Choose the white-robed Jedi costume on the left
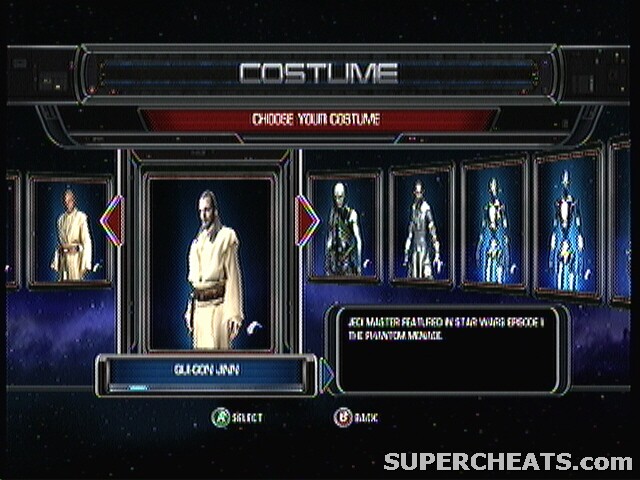Screen dimensions: 640x480 pyautogui.click(x=71, y=232)
